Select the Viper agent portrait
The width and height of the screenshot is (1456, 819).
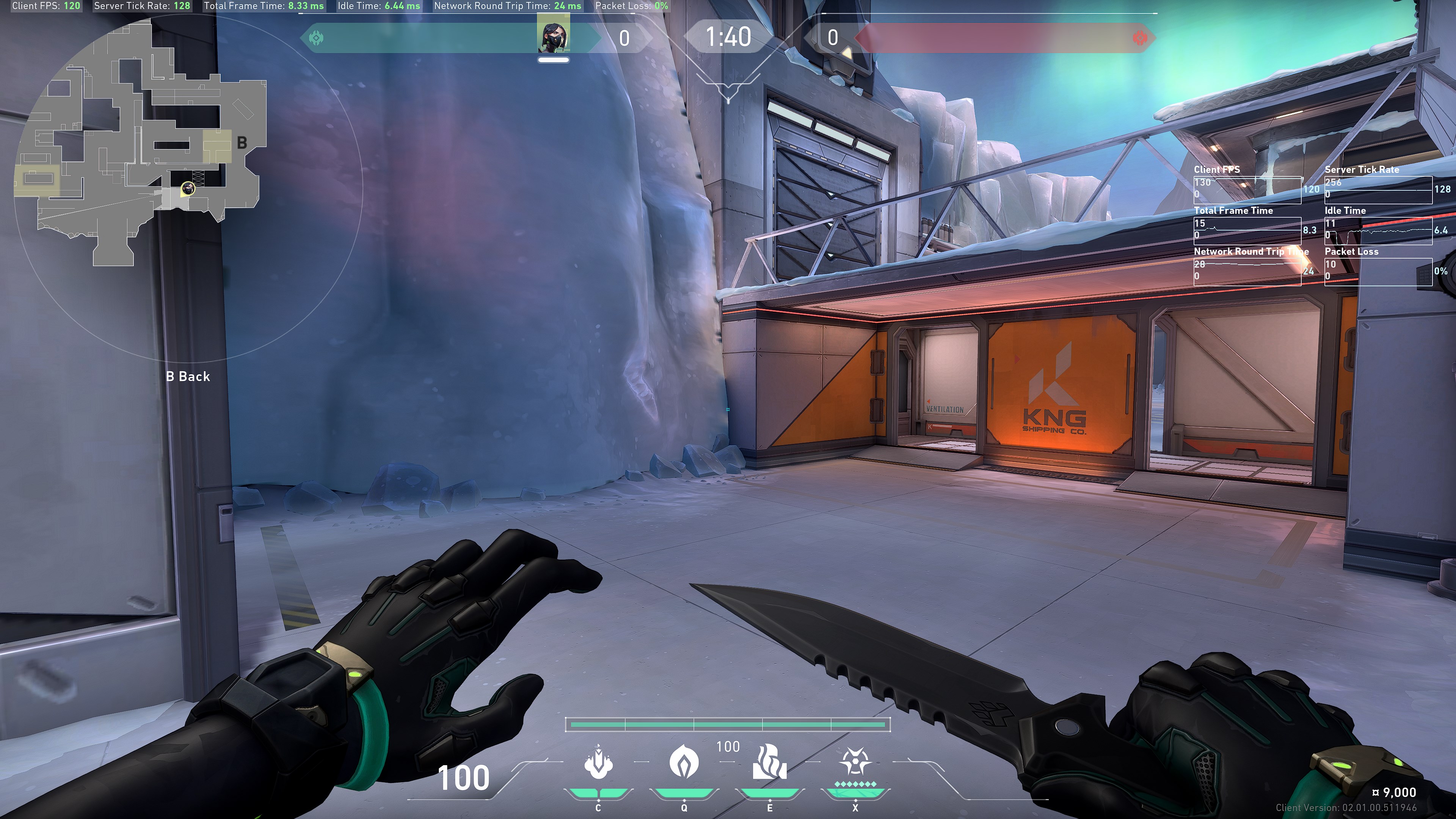553,36
